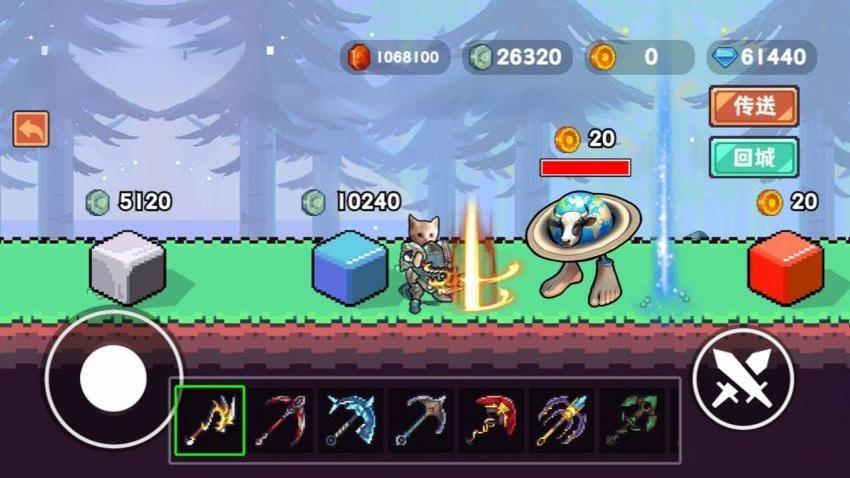Screen dimensions: 850x478
Task: Tap the white virtual joystick knob
Action: 113,379
